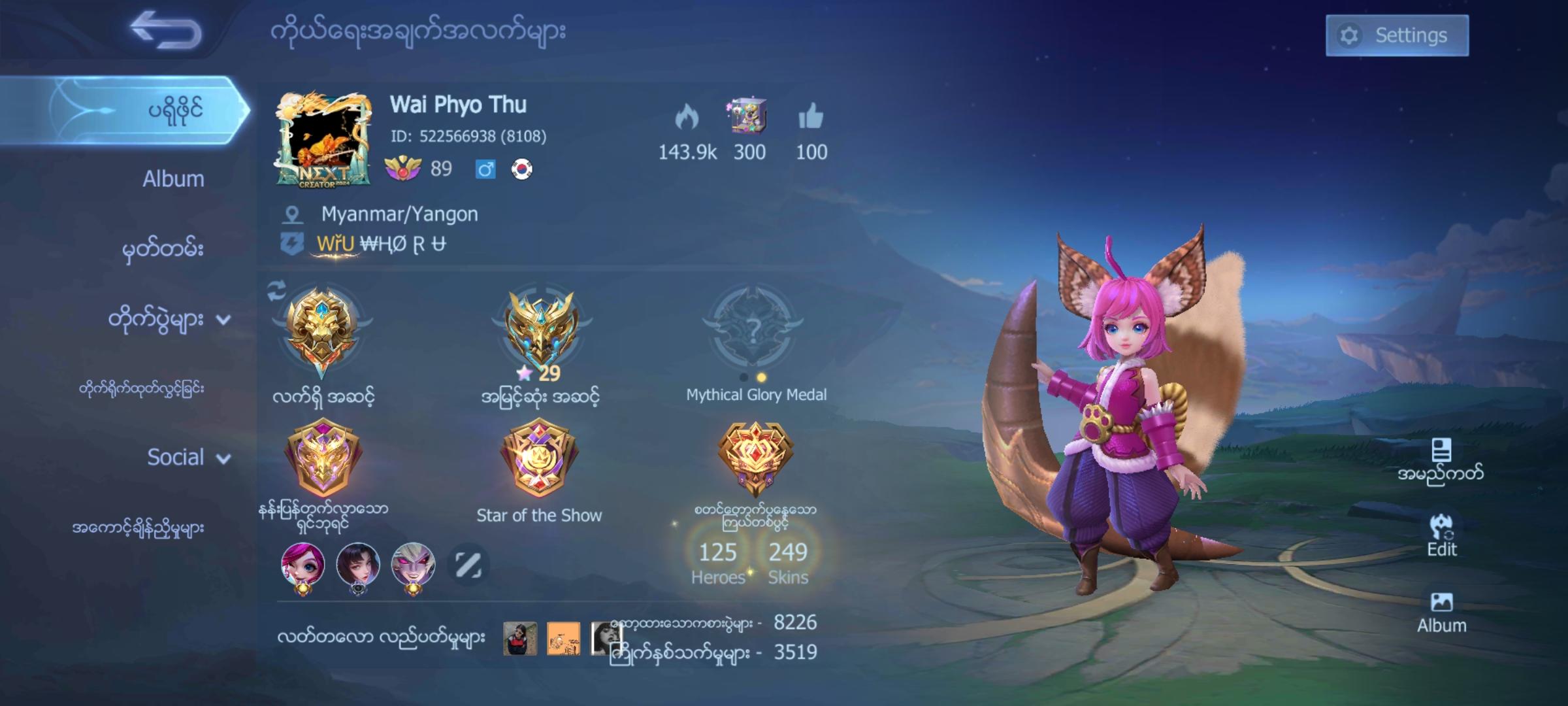Open Settings
Screen dimensions: 1568x706
1397,35
